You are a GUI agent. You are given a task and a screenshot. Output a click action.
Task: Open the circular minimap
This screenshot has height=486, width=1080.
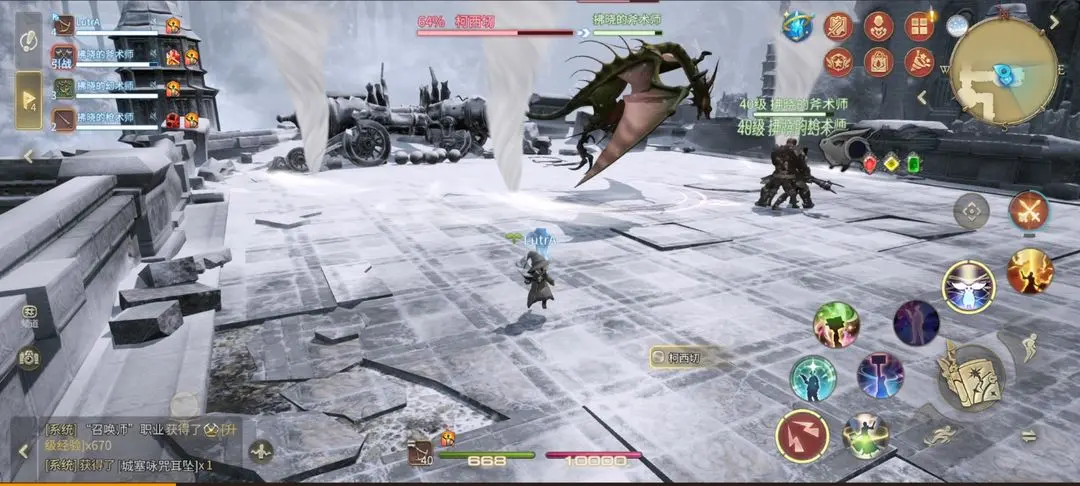(1003, 71)
